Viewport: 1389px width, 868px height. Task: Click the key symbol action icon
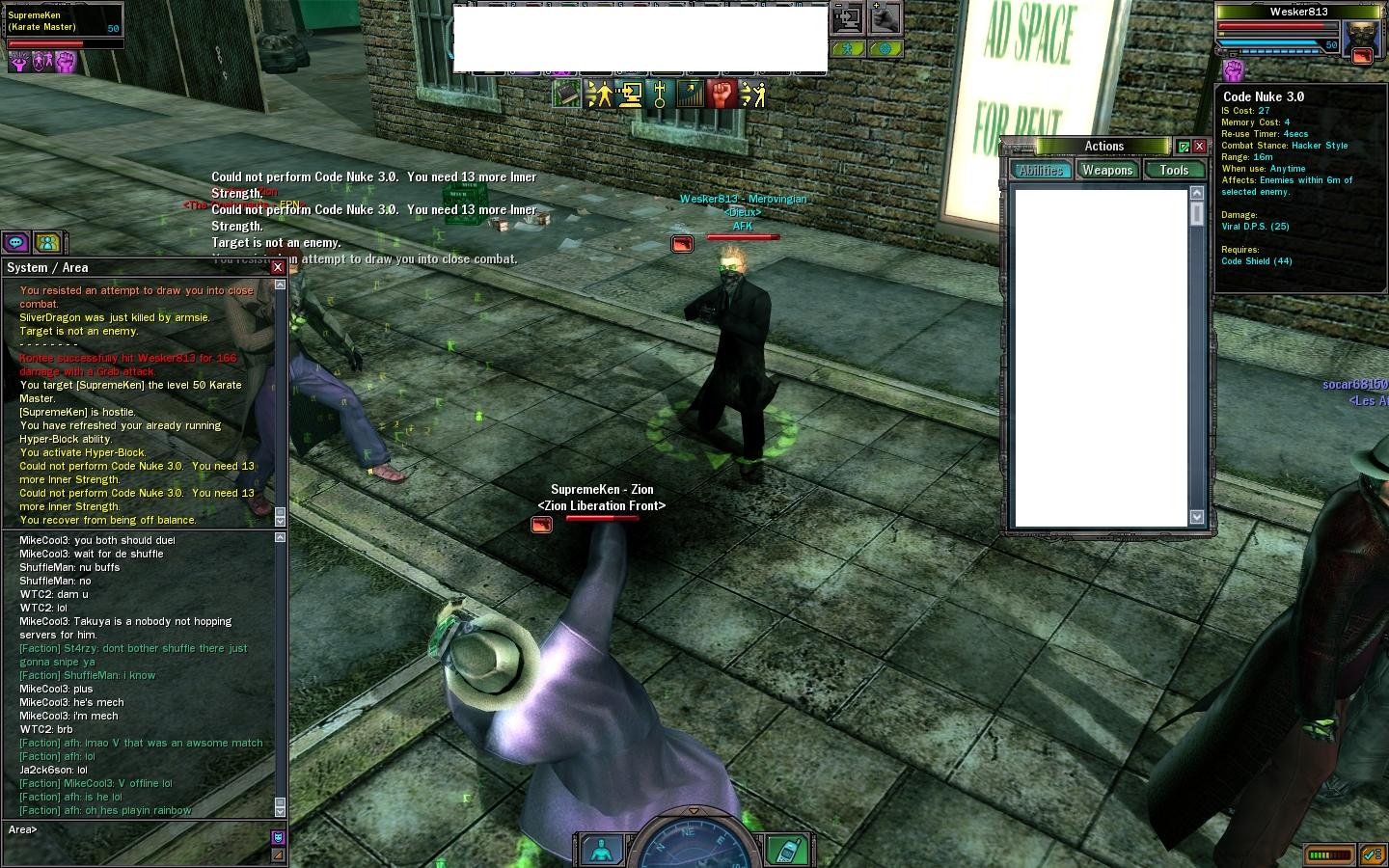pyautogui.click(x=660, y=94)
